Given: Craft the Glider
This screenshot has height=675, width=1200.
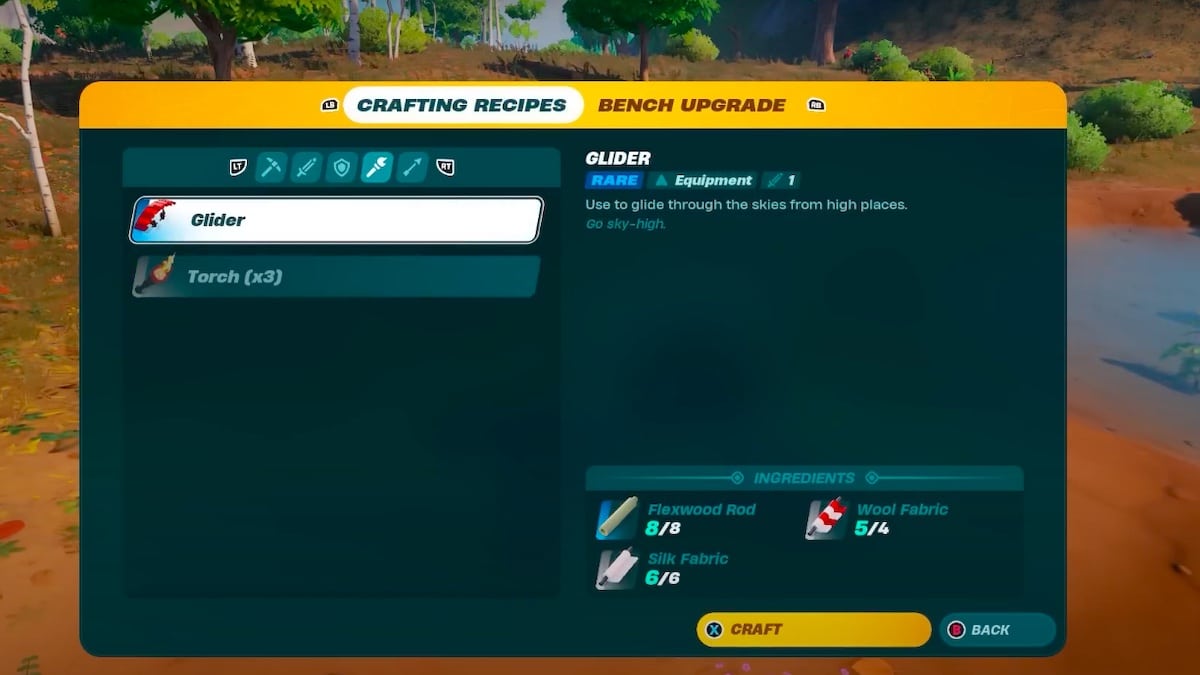Looking at the screenshot, I should pyautogui.click(x=813, y=630).
